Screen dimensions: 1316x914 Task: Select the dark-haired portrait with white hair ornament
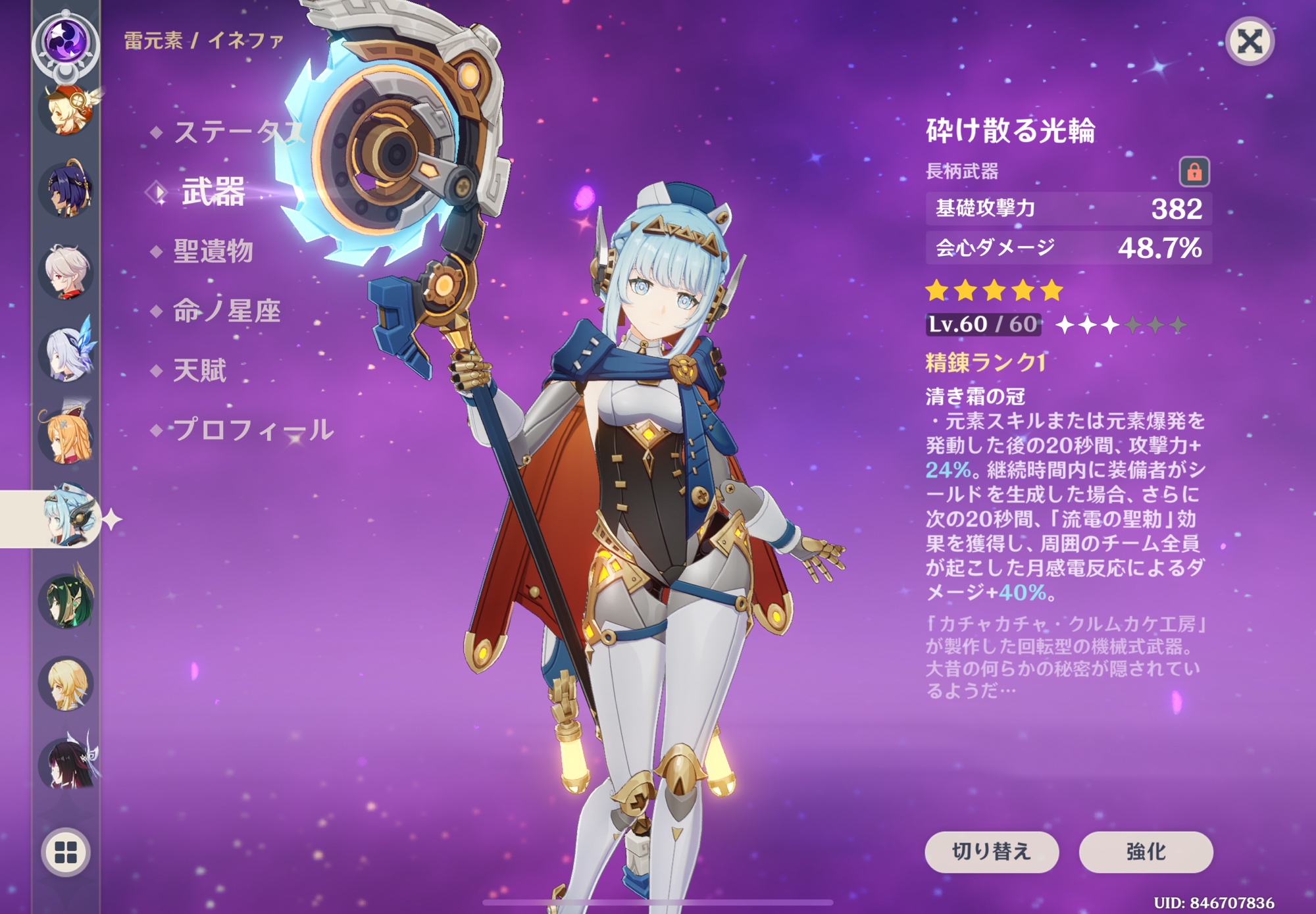(66, 763)
